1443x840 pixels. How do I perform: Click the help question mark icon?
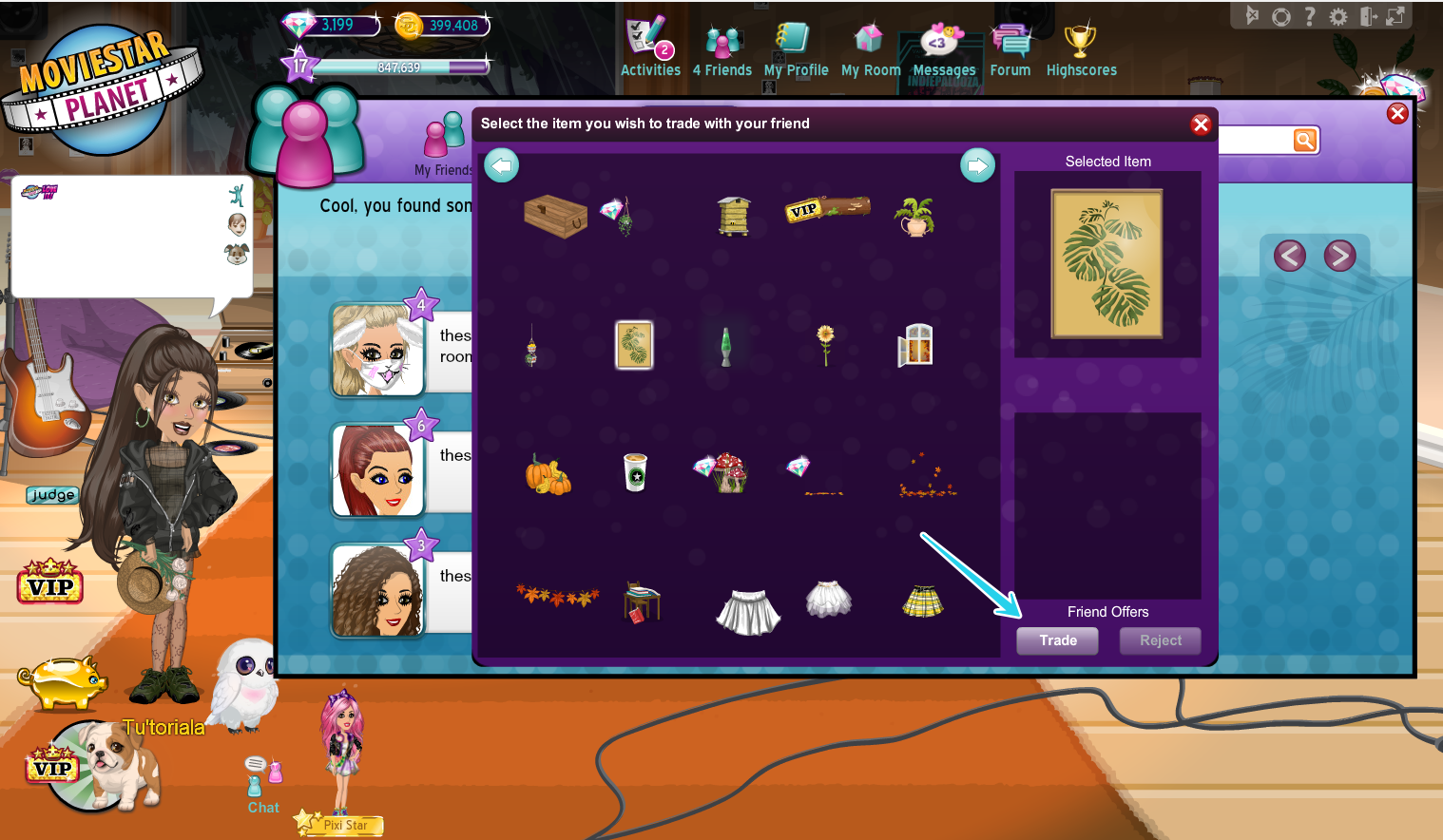tap(1310, 16)
